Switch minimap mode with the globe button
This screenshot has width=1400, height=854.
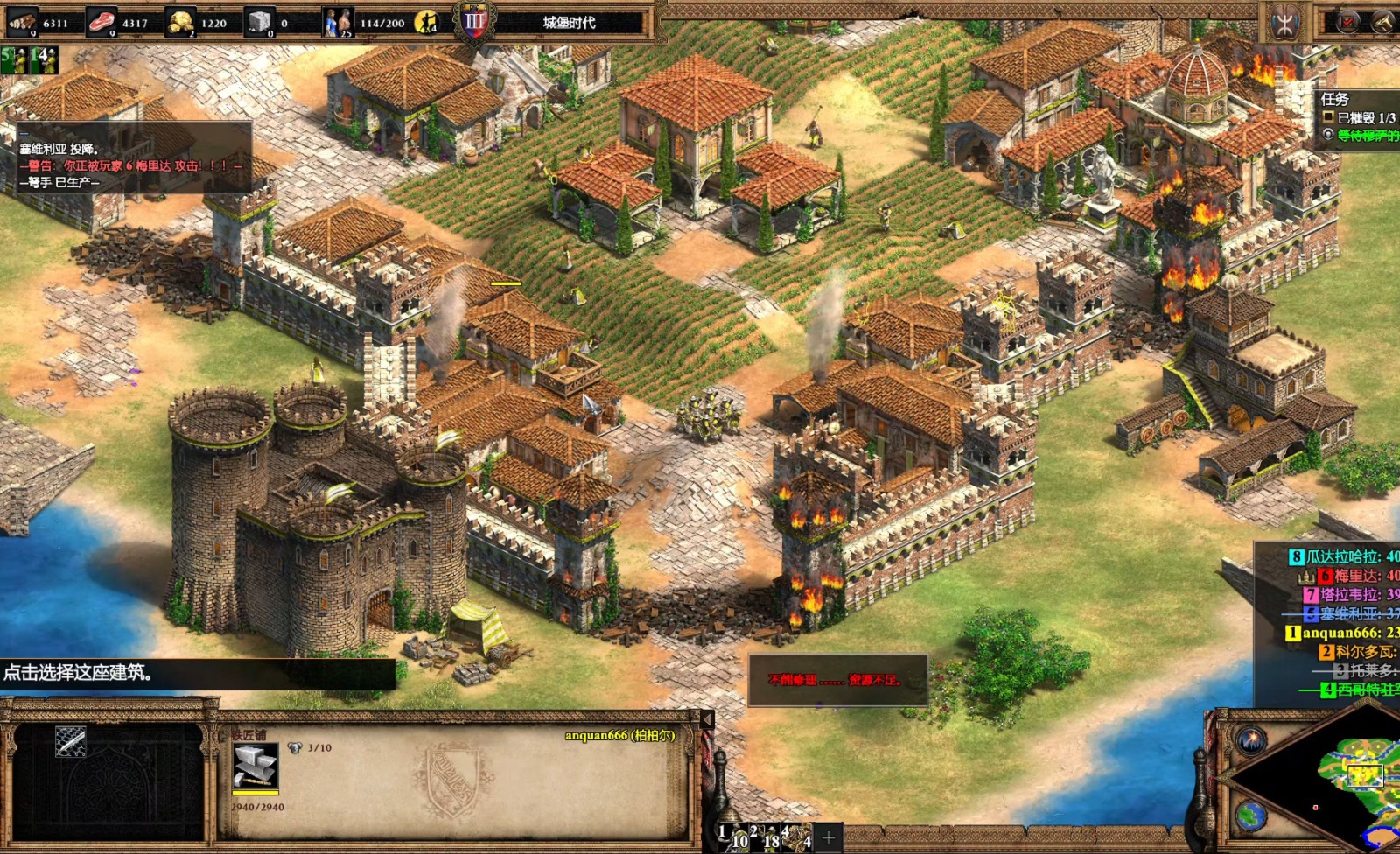pos(1251,815)
